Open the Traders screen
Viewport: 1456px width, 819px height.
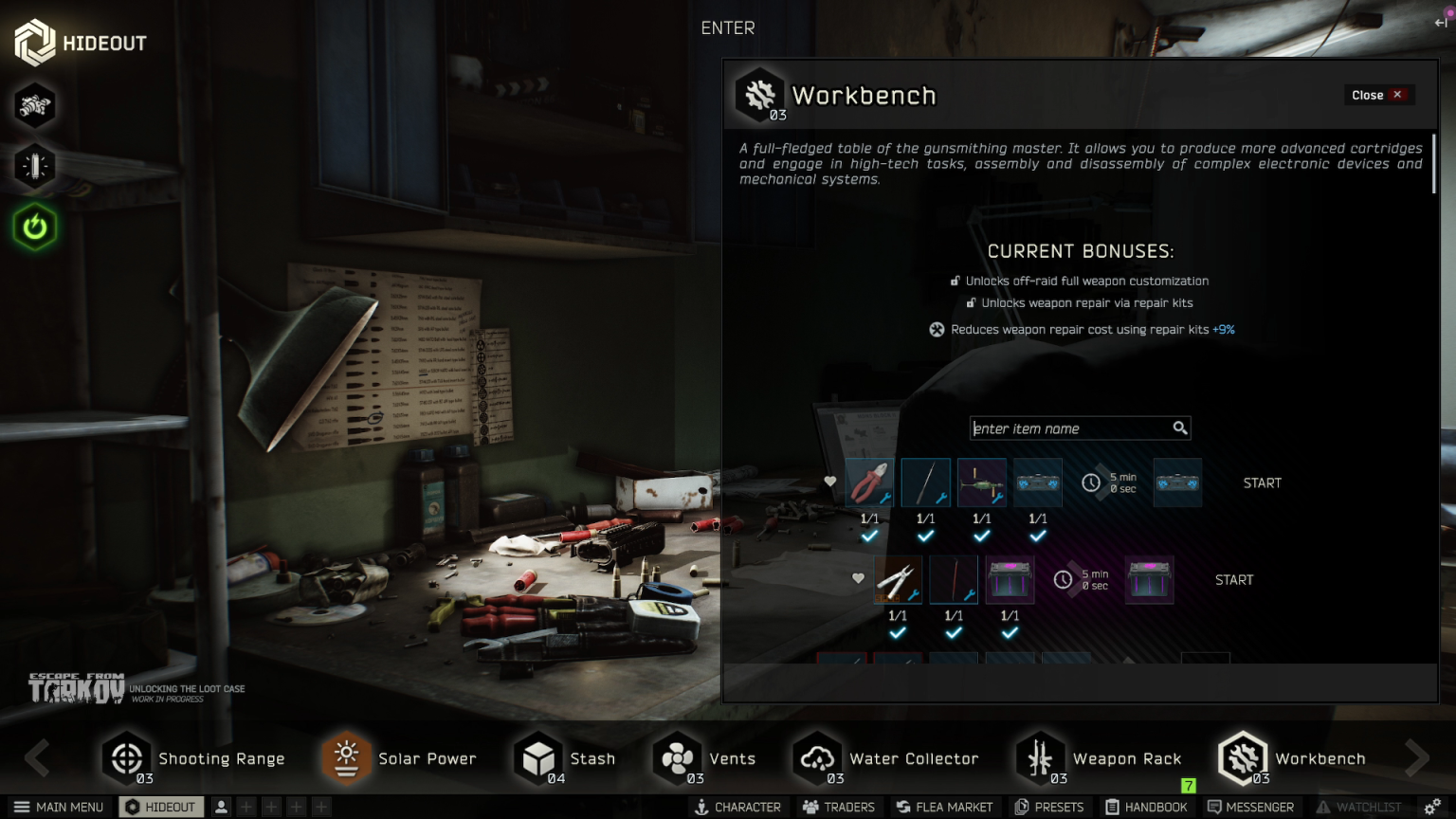(x=838, y=807)
